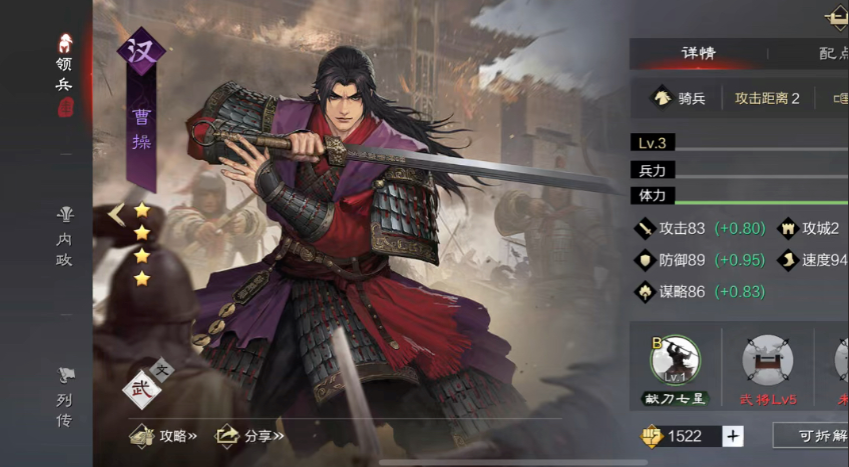849x467 pixels.
Task: Go to the previous general with the left arrow
Action: (115, 213)
